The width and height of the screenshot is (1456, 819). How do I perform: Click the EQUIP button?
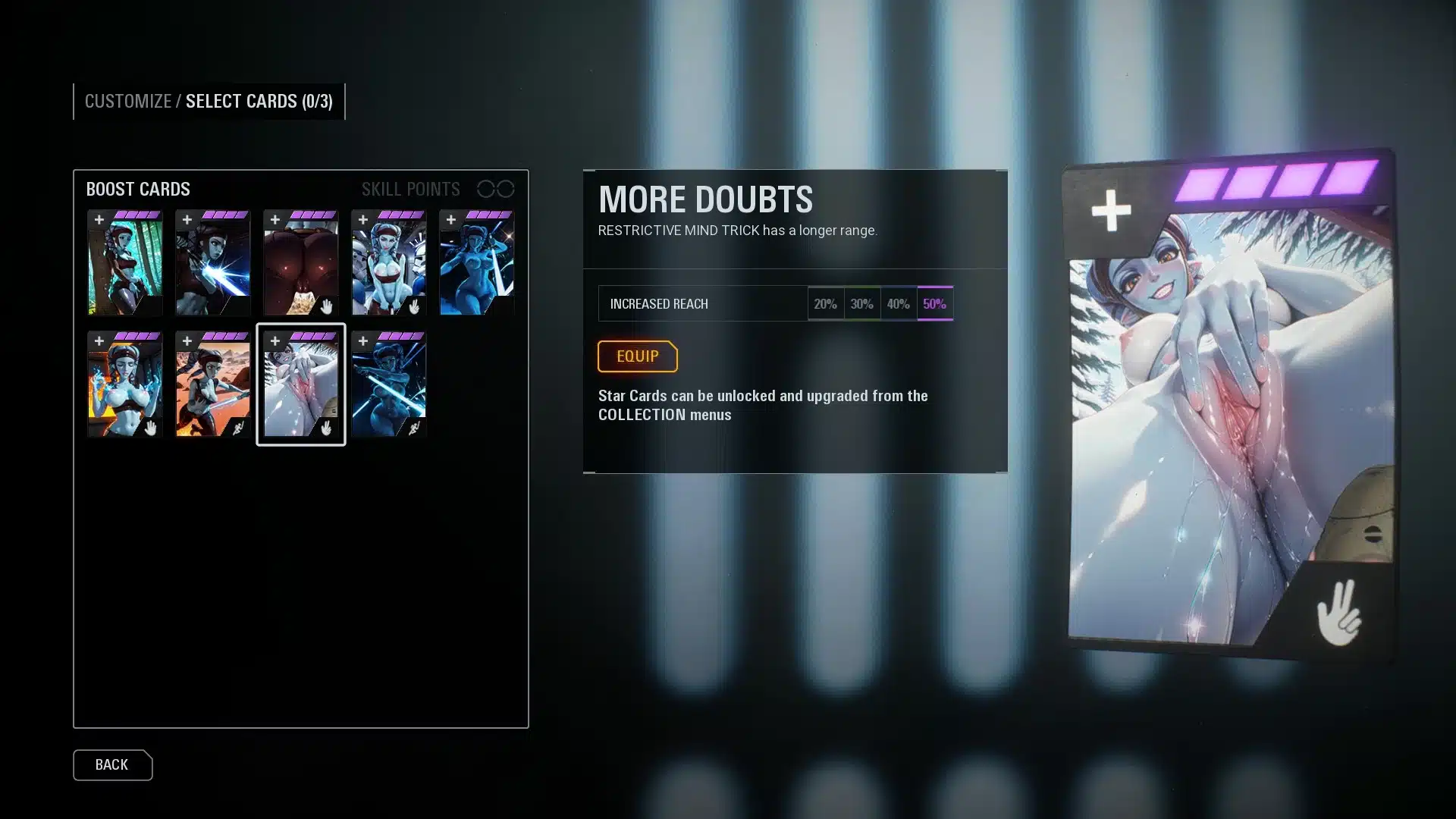click(x=637, y=356)
